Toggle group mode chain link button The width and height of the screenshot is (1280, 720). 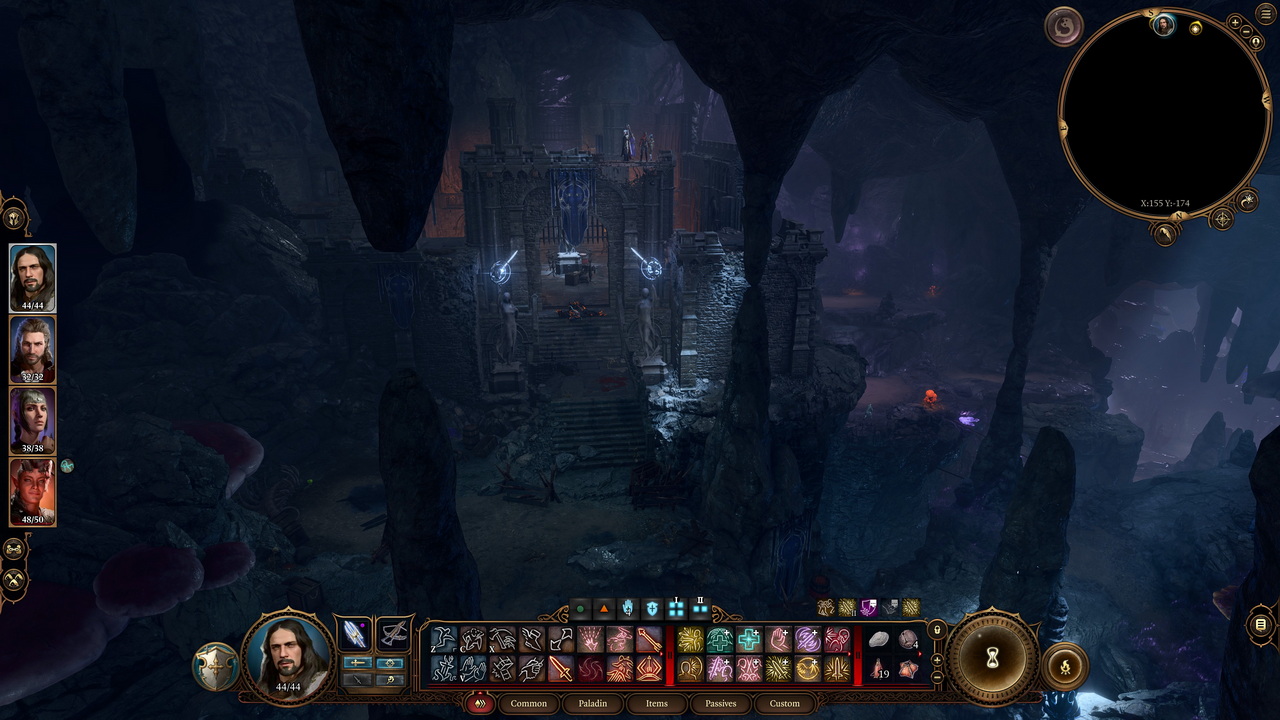click(14, 549)
